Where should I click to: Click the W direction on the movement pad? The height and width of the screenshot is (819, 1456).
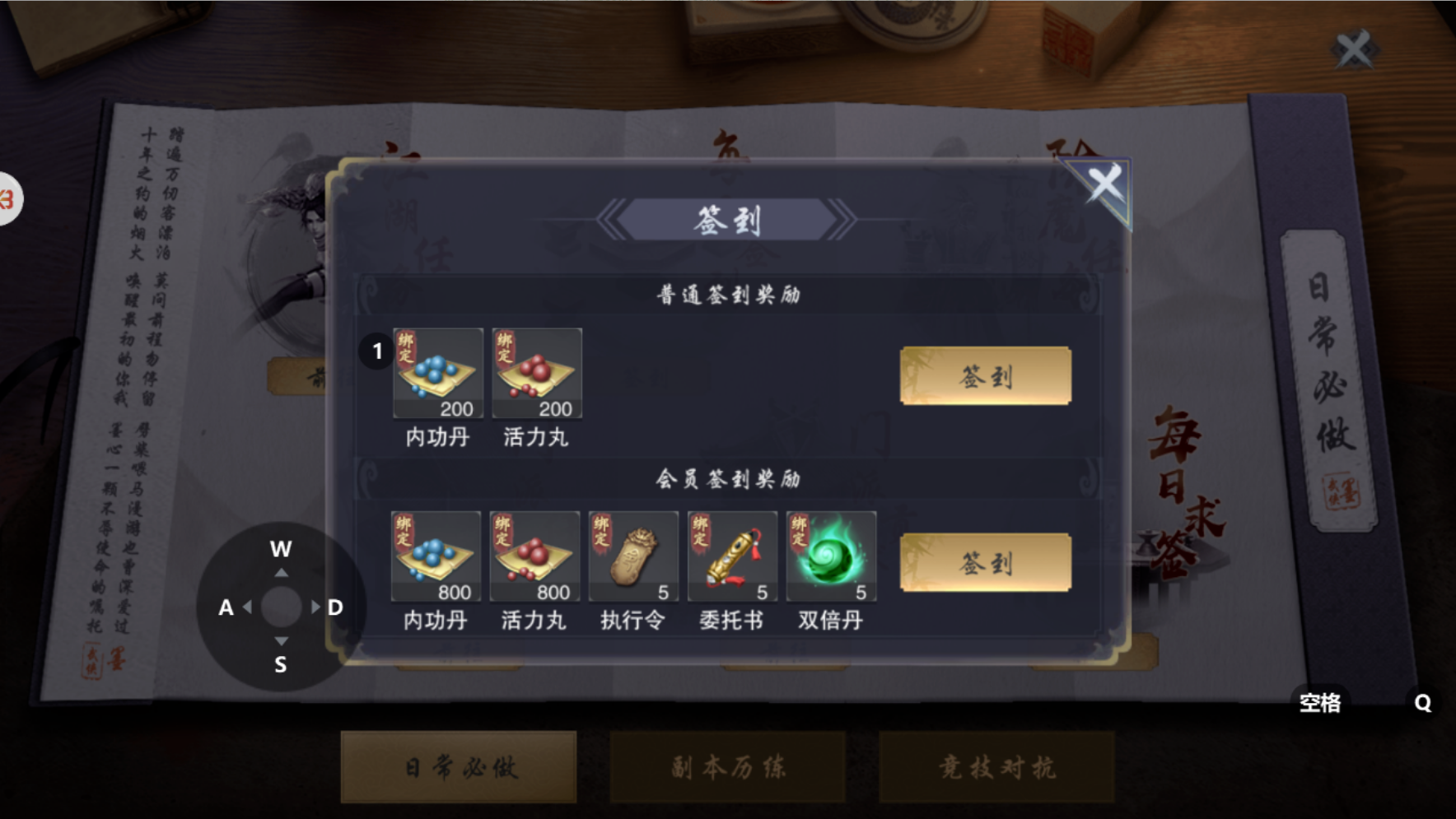pos(281,550)
